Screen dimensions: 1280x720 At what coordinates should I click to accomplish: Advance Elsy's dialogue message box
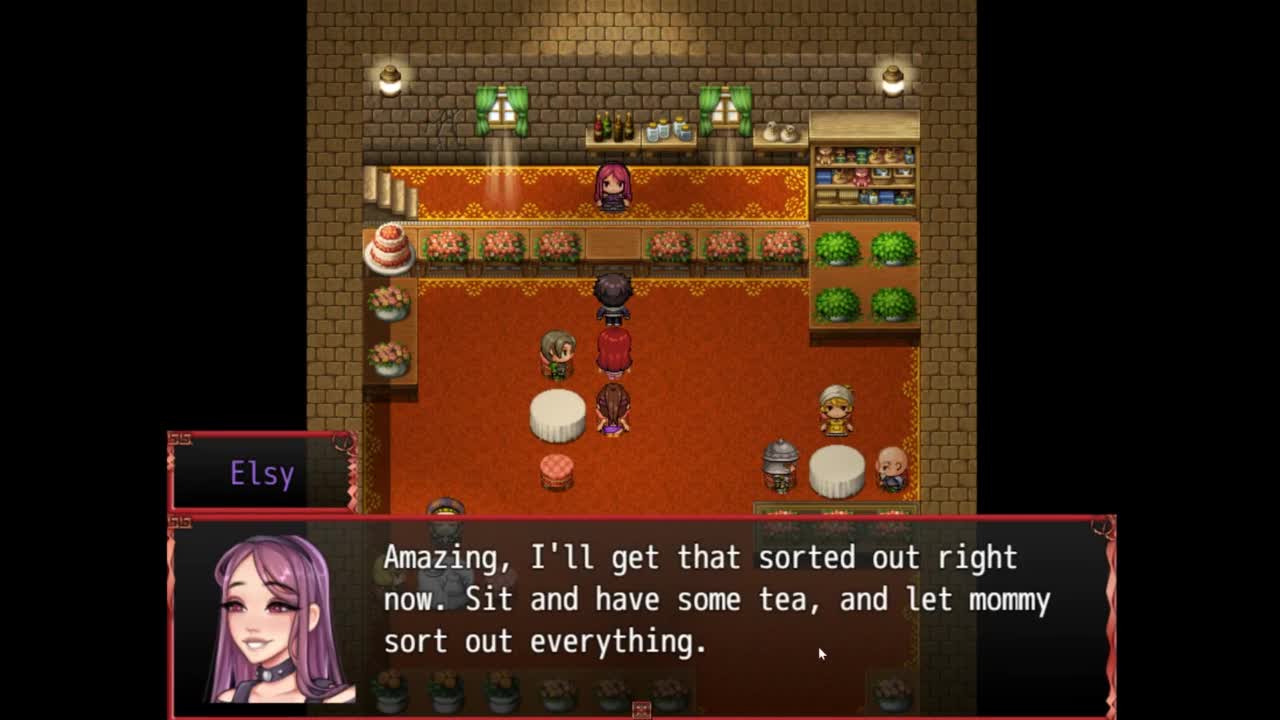coord(715,600)
